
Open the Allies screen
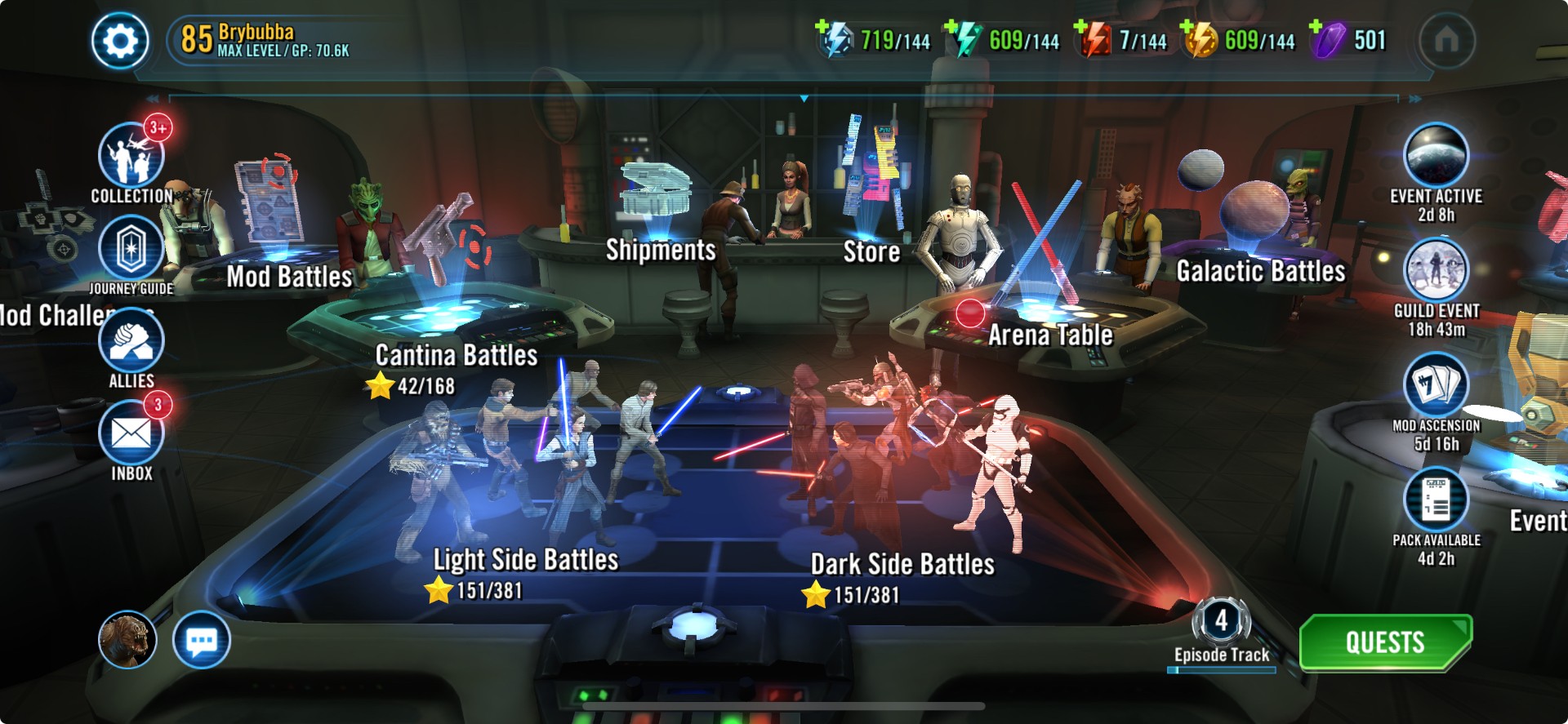131,342
